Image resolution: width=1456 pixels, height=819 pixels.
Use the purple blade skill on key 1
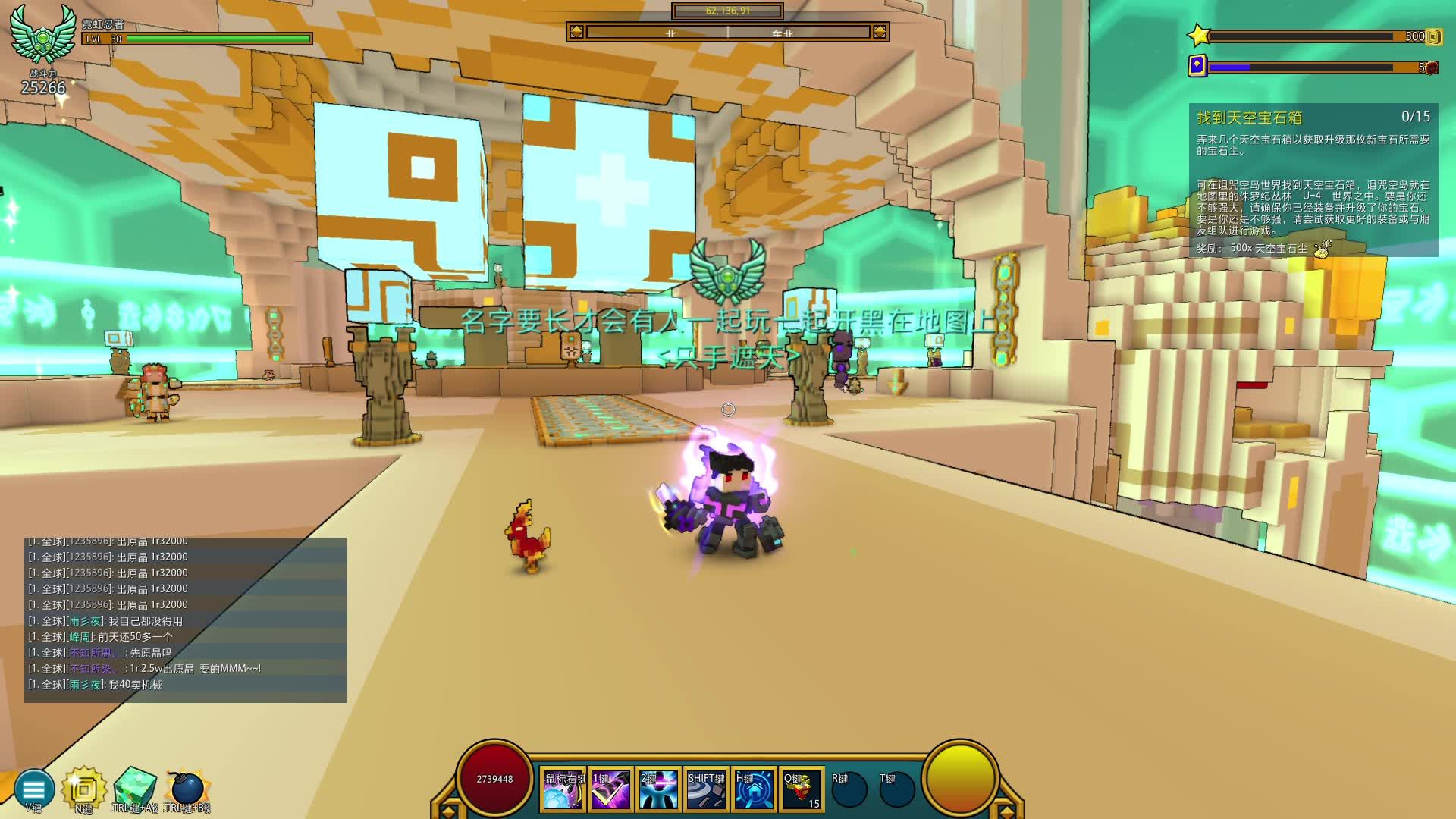click(x=611, y=789)
